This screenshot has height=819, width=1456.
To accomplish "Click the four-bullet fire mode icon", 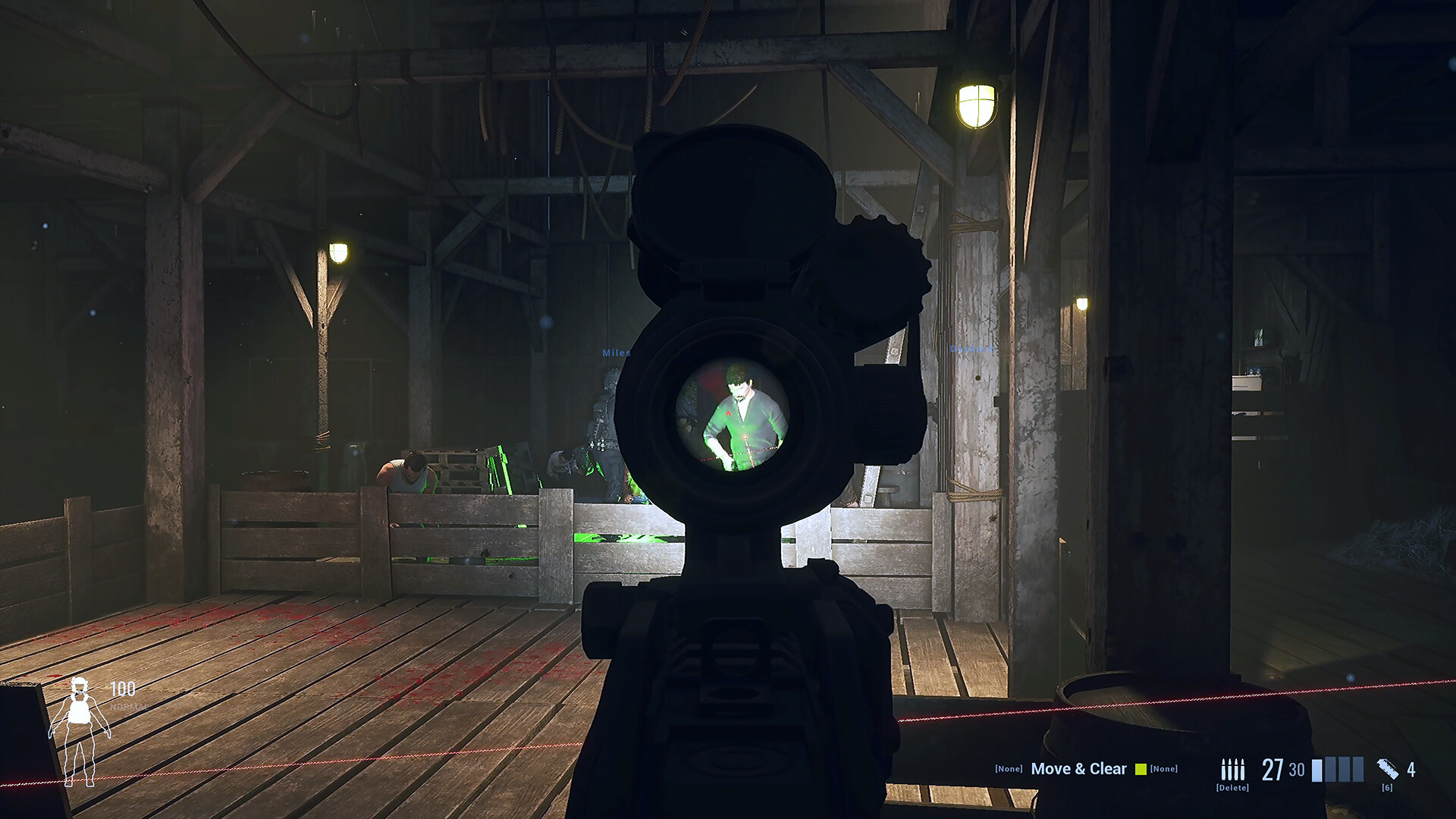I will pyautogui.click(x=1232, y=770).
